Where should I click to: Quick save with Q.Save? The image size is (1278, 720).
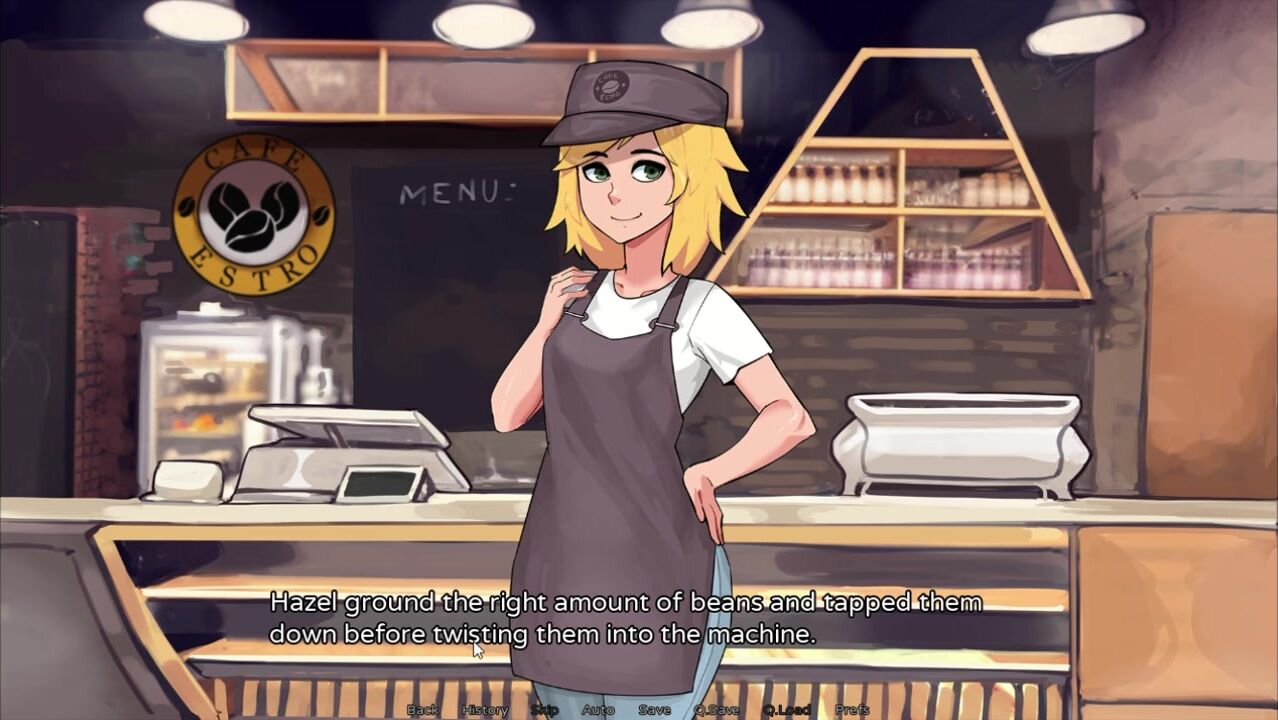tap(717, 710)
